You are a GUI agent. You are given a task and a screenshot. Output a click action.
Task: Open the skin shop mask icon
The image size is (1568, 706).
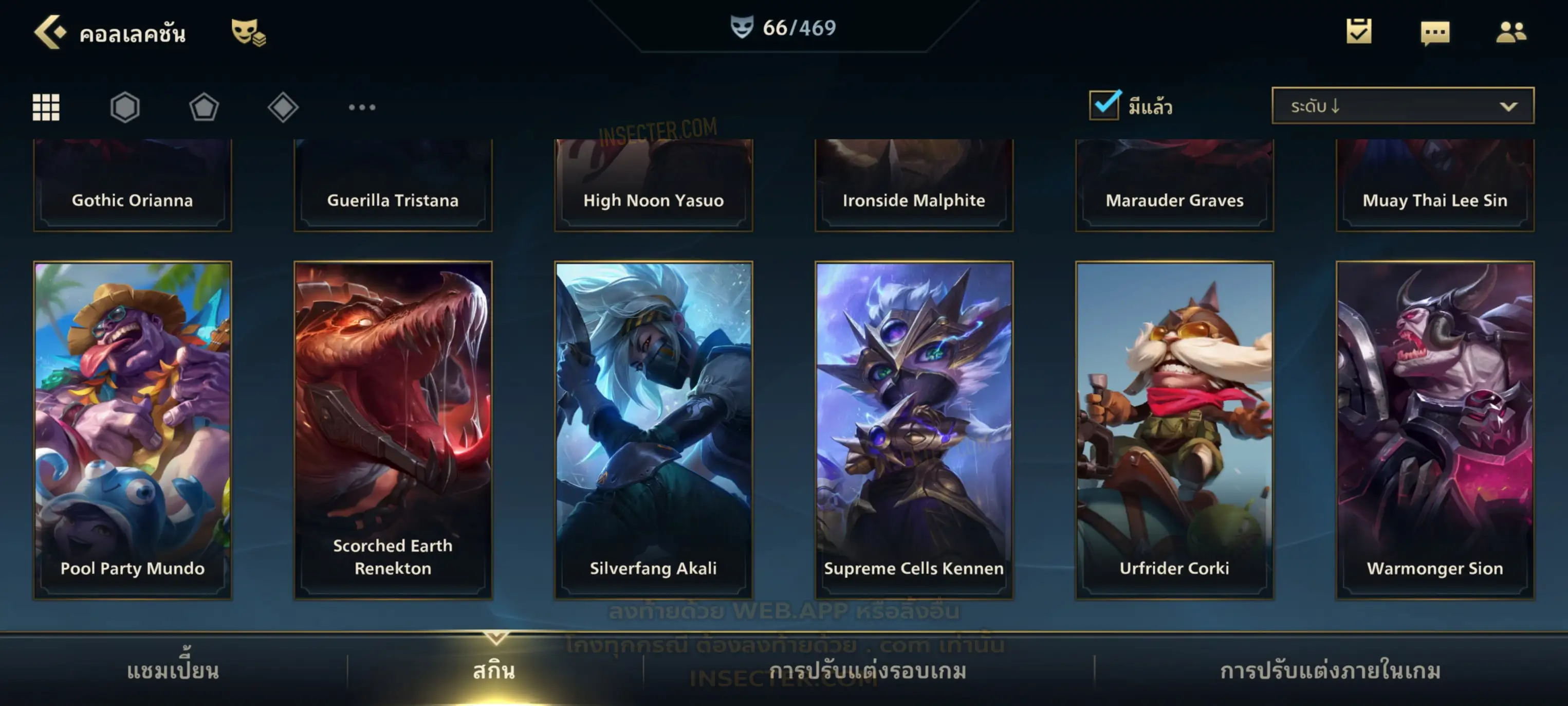[248, 32]
